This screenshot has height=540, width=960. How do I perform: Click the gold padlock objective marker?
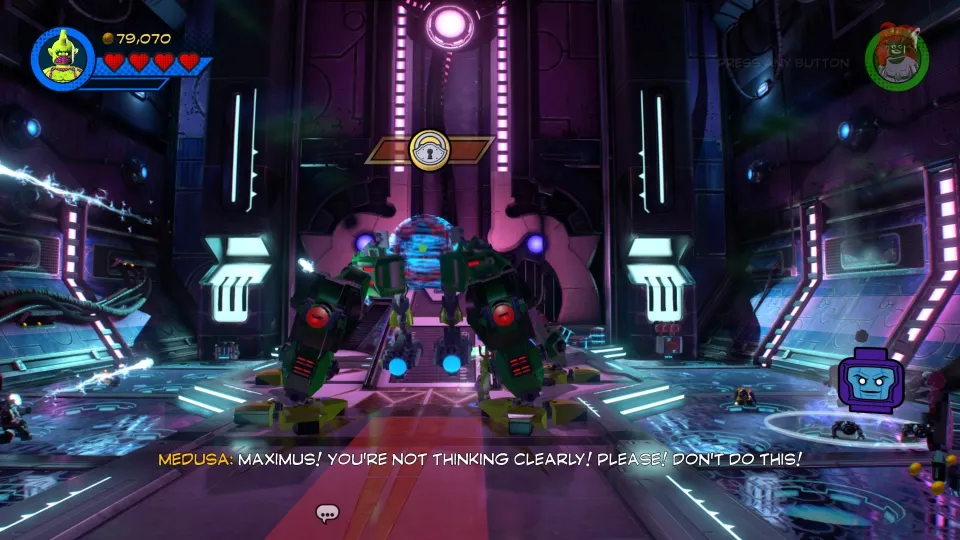coord(430,150)
